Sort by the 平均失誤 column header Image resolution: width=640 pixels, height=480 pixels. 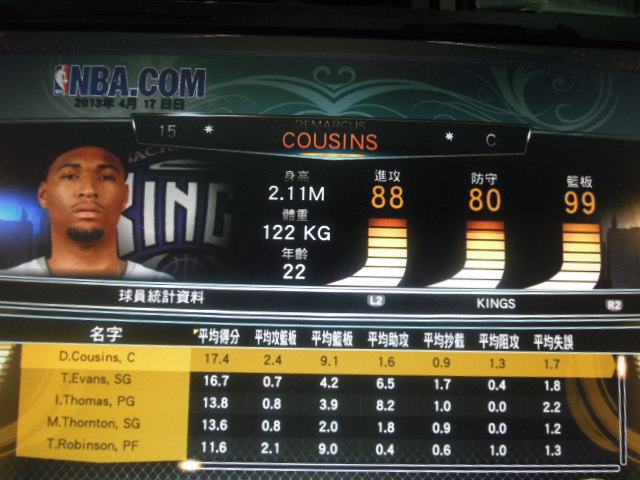[553, 338]
